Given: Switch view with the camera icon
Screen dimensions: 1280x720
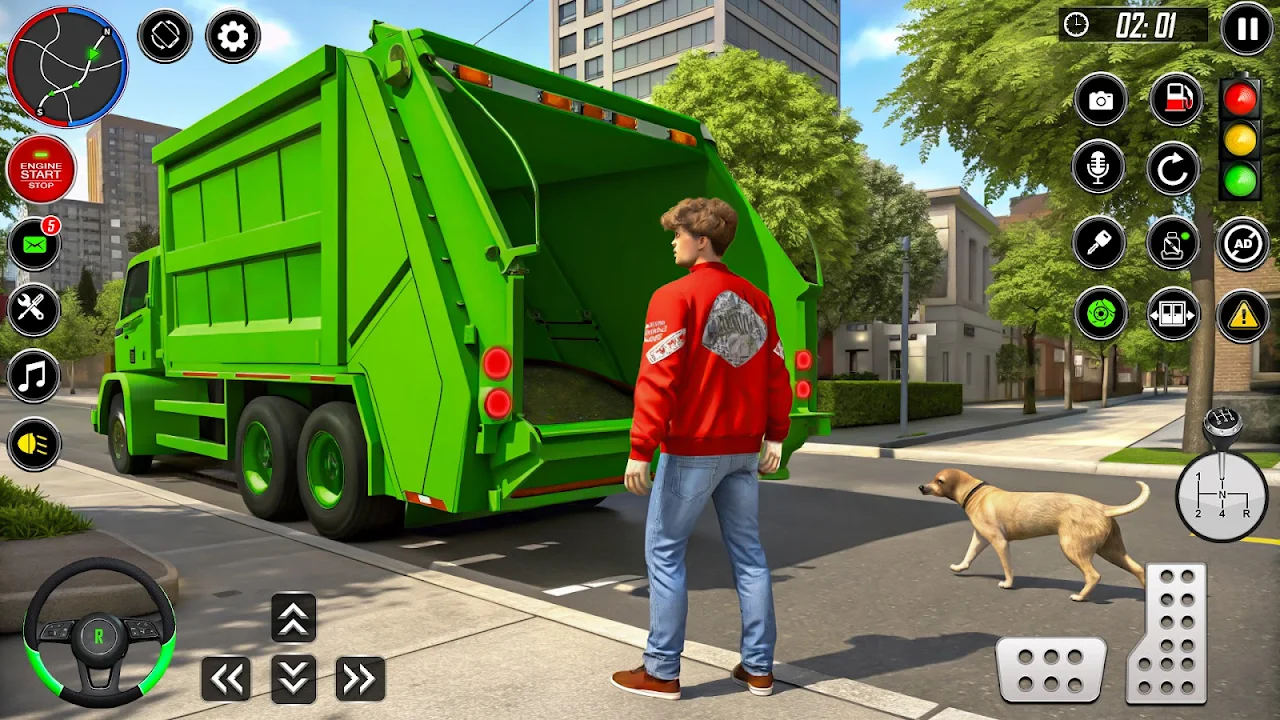Looking at the screenshot, I should tap(1100, 100).
